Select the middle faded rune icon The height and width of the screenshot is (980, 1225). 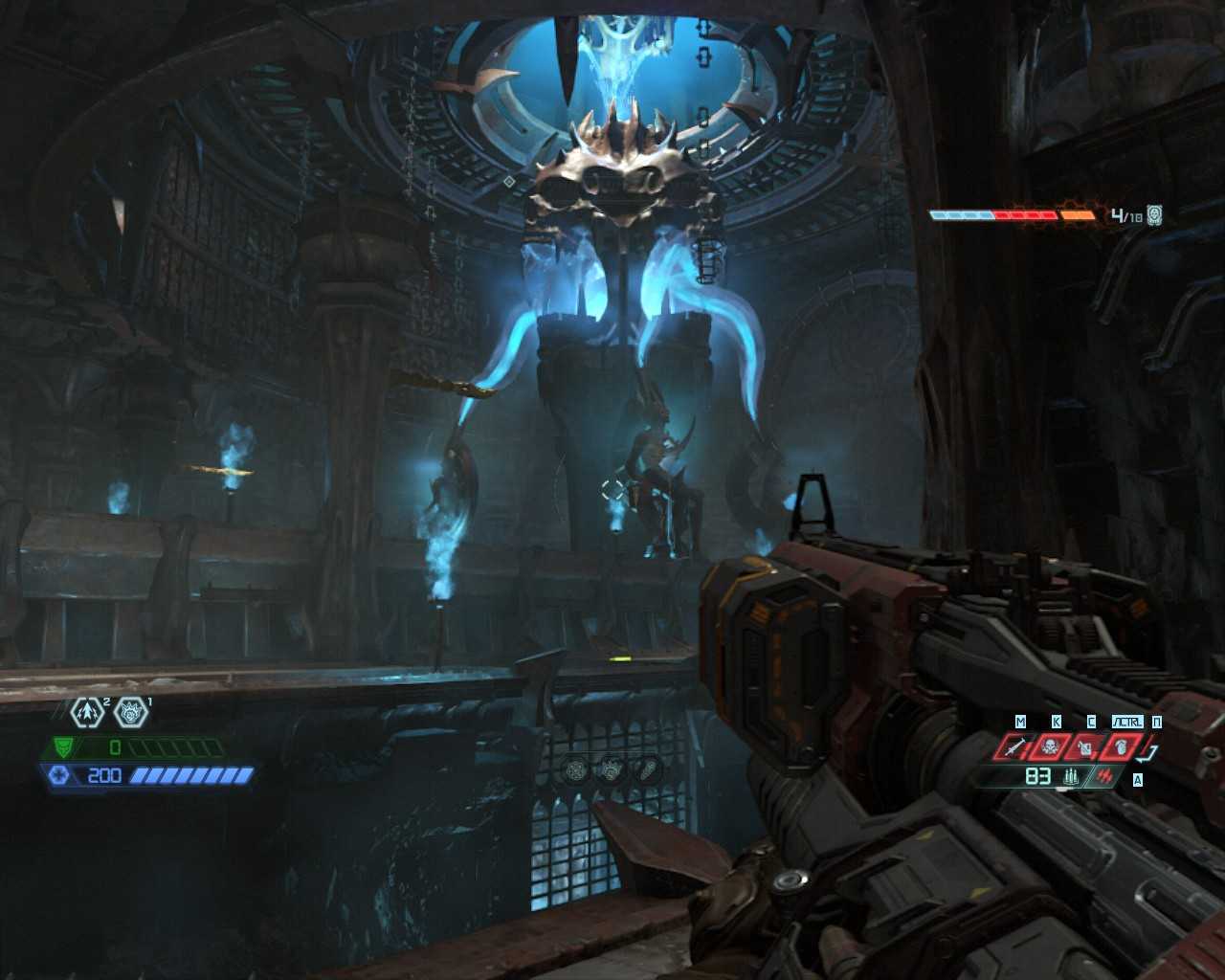[612, 769]
